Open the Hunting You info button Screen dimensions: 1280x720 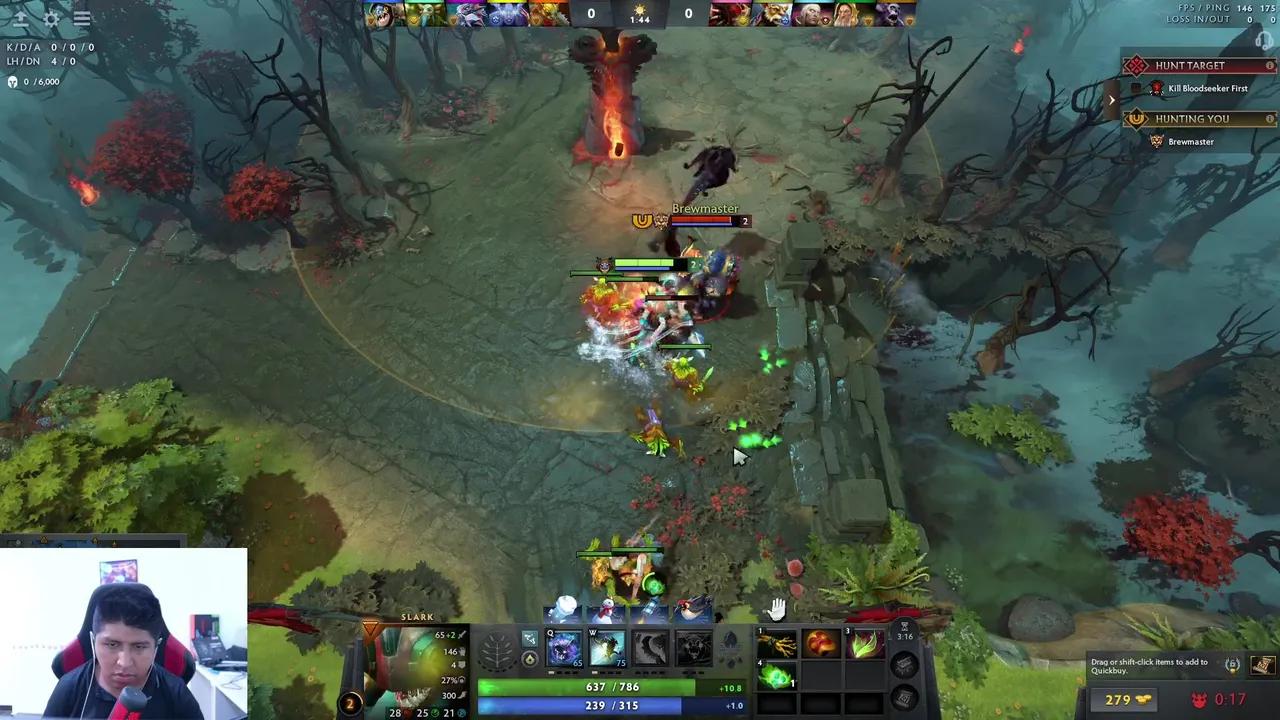tap(1270, 118)
